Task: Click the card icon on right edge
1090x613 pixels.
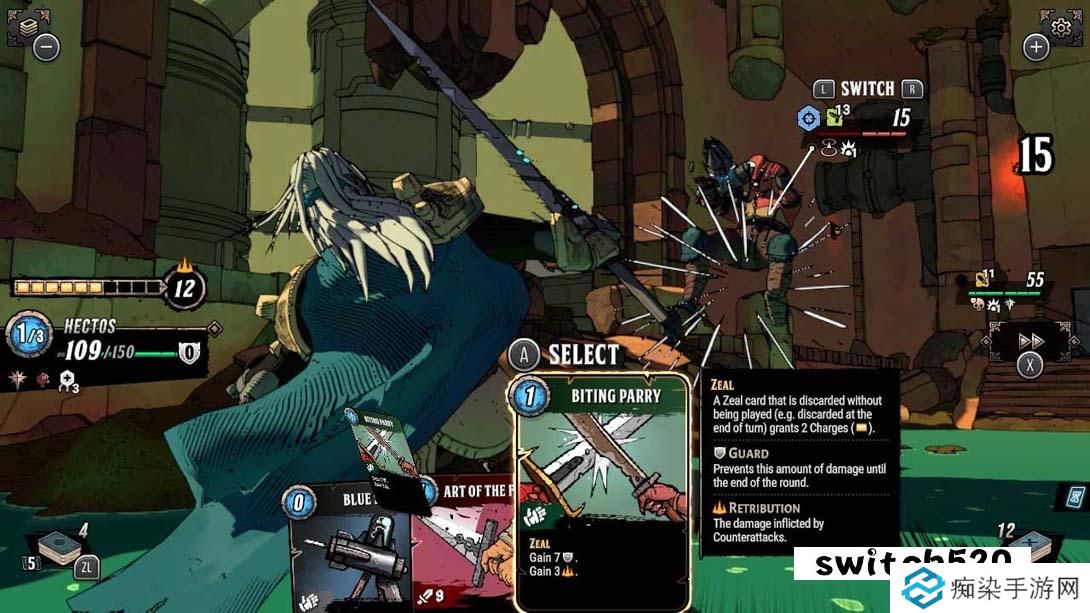Action: [1076, 495]
